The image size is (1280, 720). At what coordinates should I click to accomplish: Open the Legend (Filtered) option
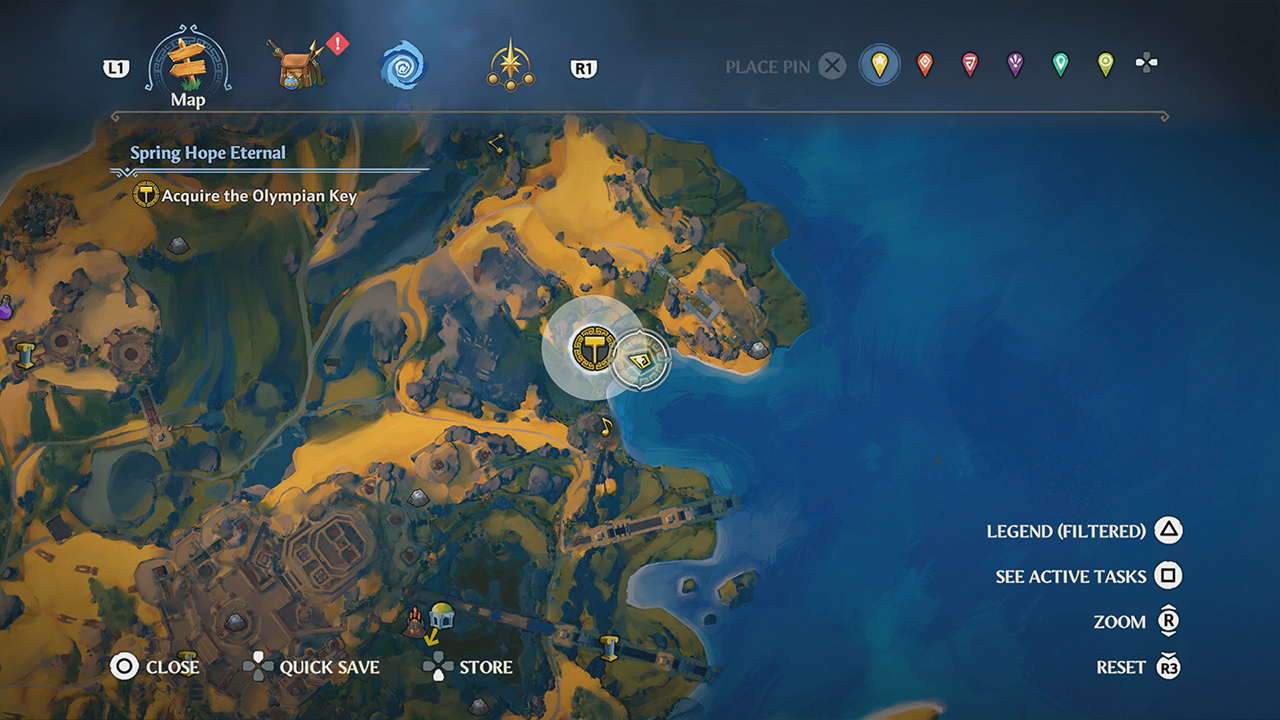(x=1168, y=531)
